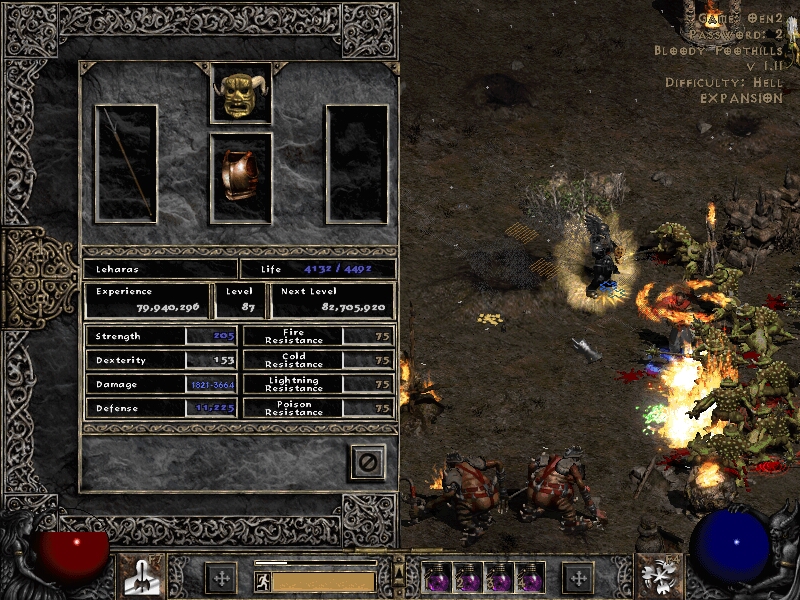Select the horned mask helmet slot
800x600 pixels.
[241, 93]
